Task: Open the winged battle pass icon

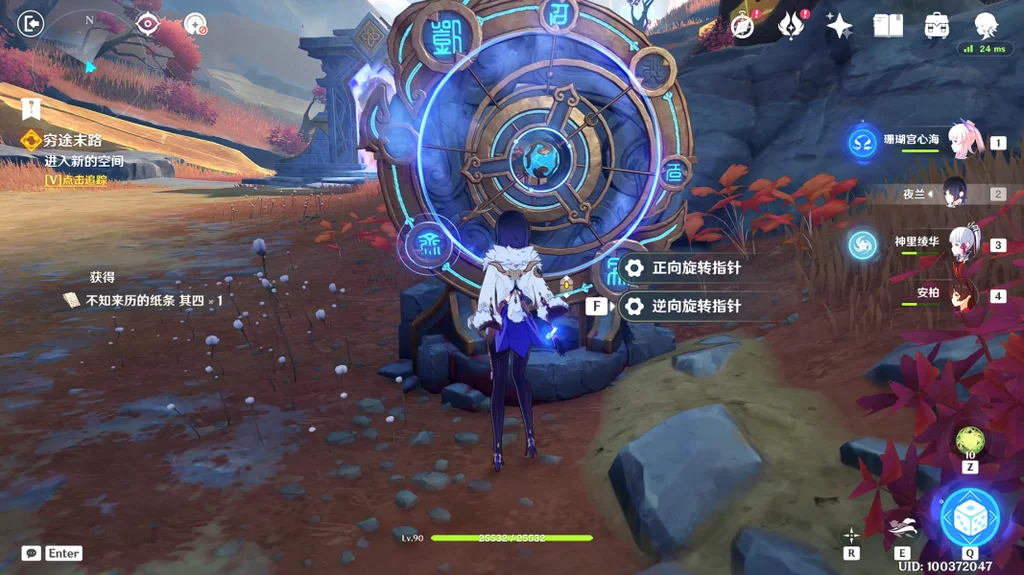Action: point(791,26)
